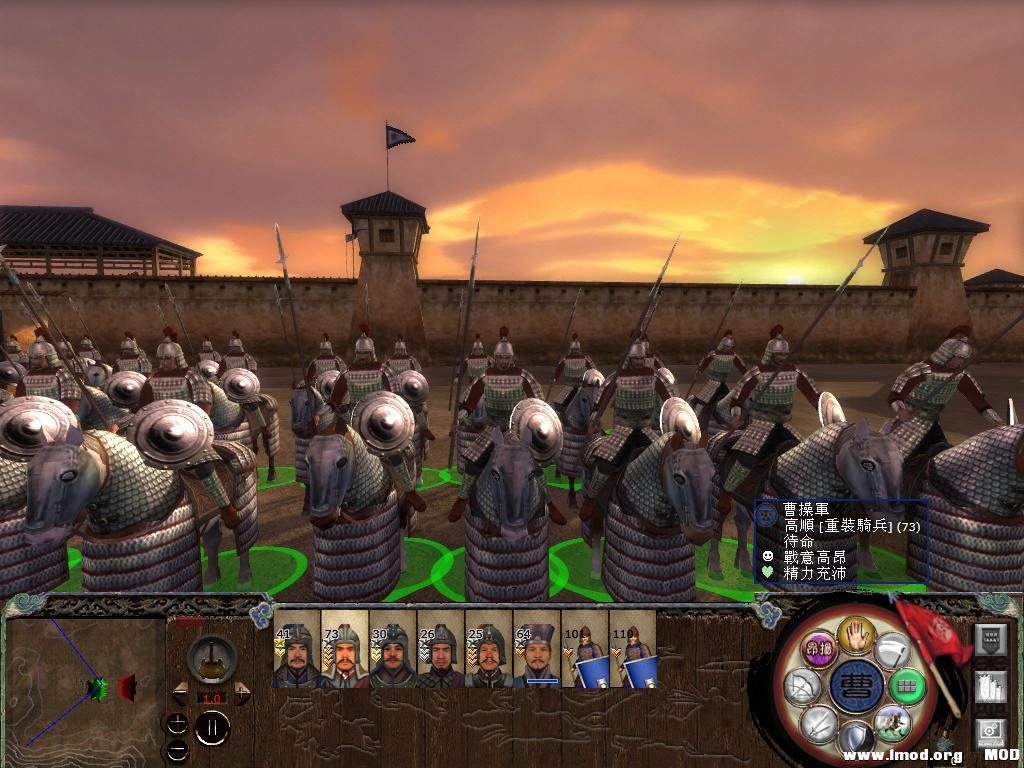
Task: Activate the purple special ability button
Action: coord(819,648)
